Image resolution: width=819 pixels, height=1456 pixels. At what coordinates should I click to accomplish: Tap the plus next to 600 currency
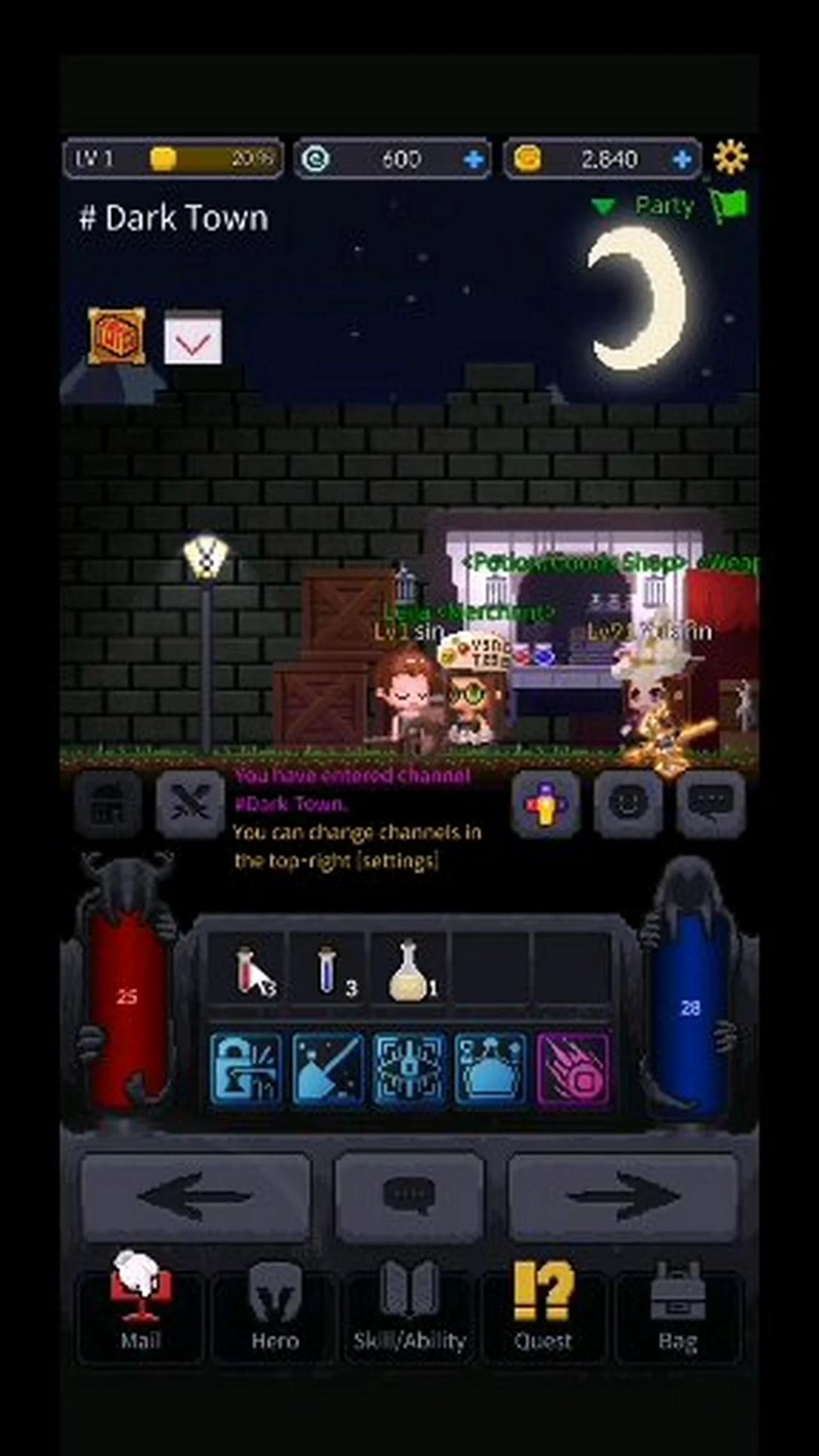pos(473,159)
